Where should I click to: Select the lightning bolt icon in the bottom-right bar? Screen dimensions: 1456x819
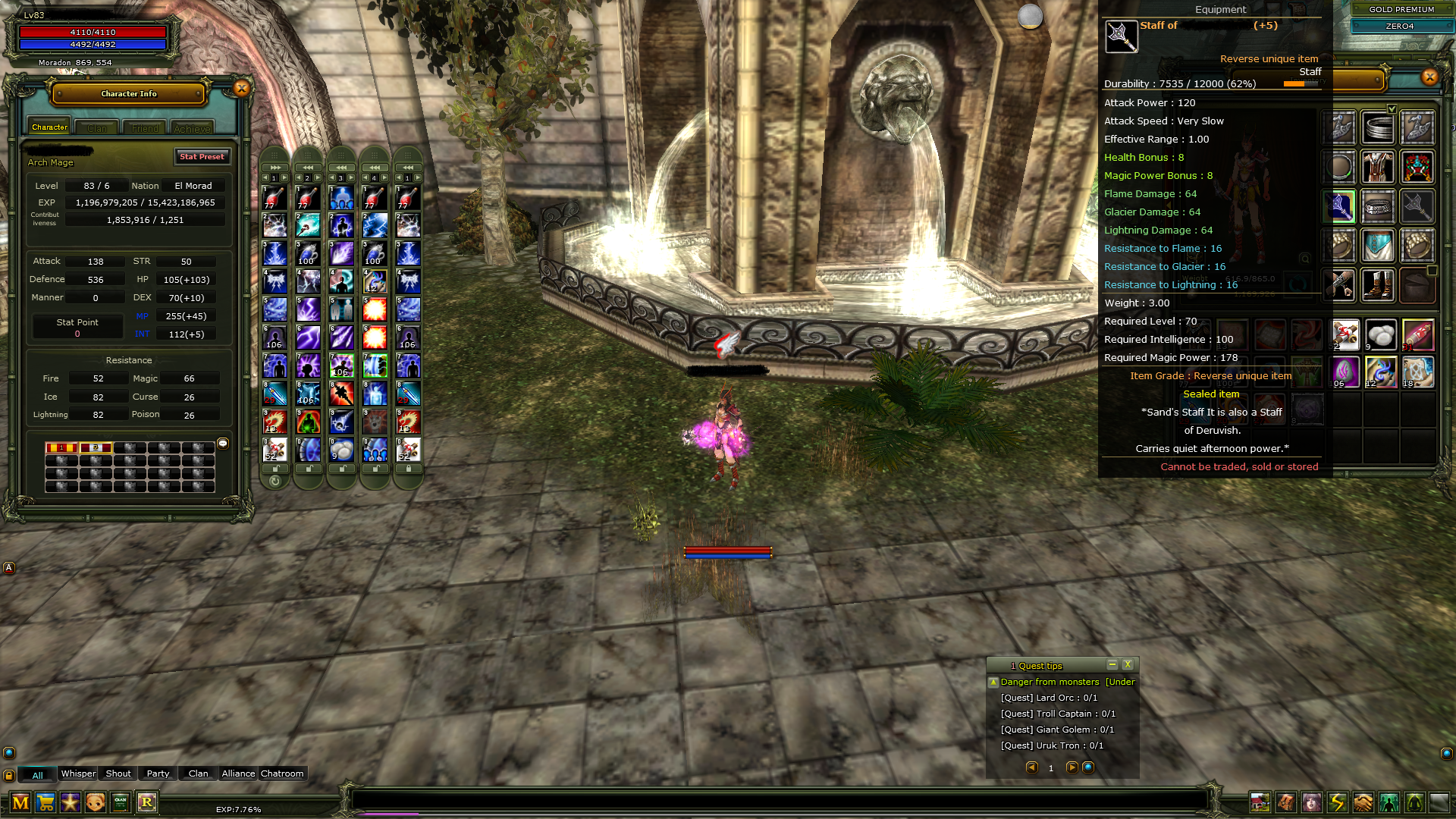coord(1338,803)
